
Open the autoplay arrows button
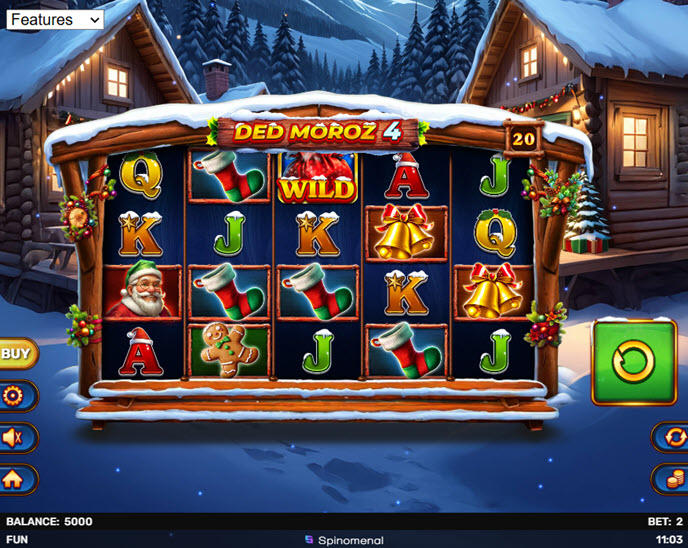672,437
